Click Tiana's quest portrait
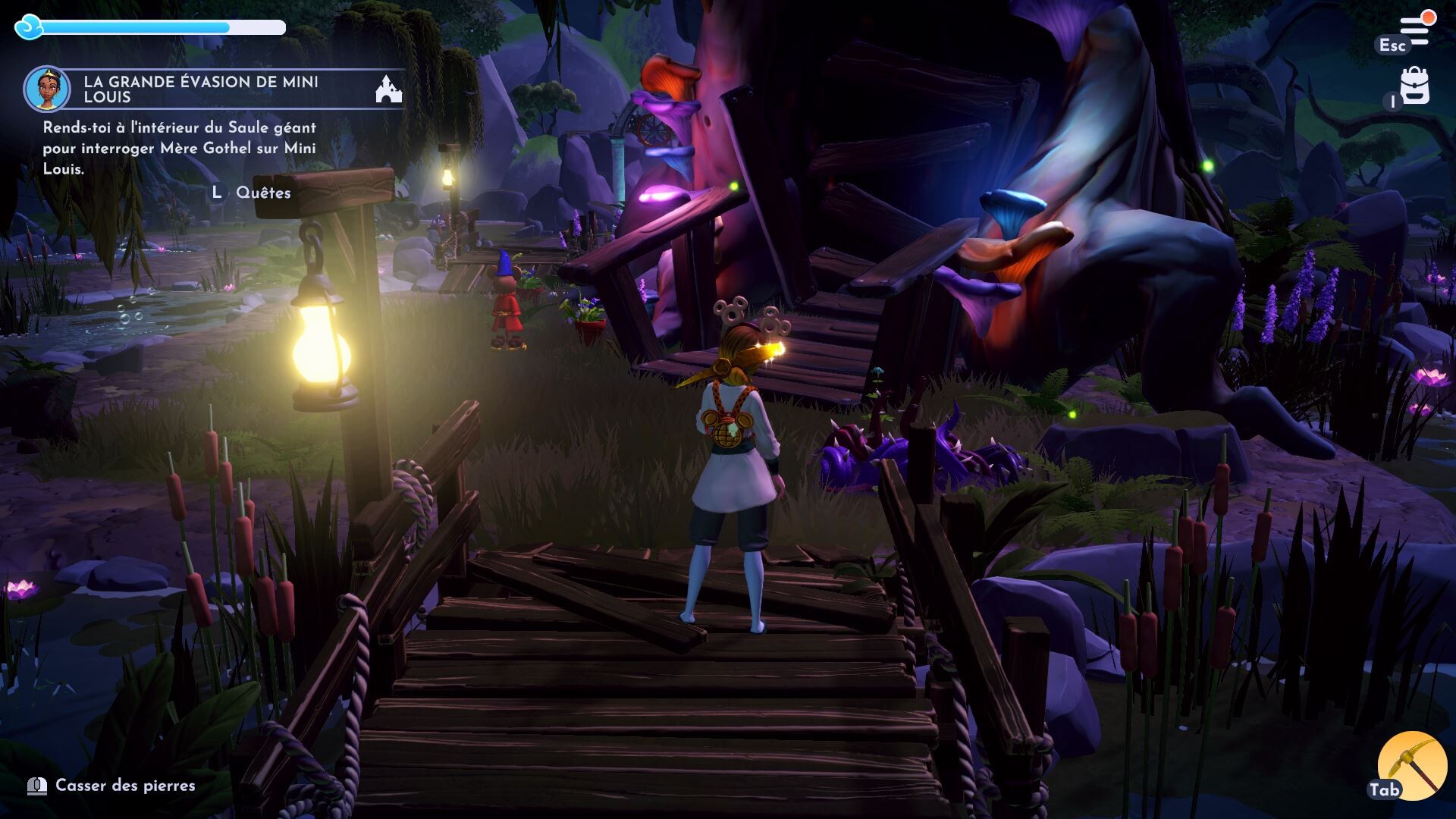This screenshot has height=819, width=1456. click(47, 89)
